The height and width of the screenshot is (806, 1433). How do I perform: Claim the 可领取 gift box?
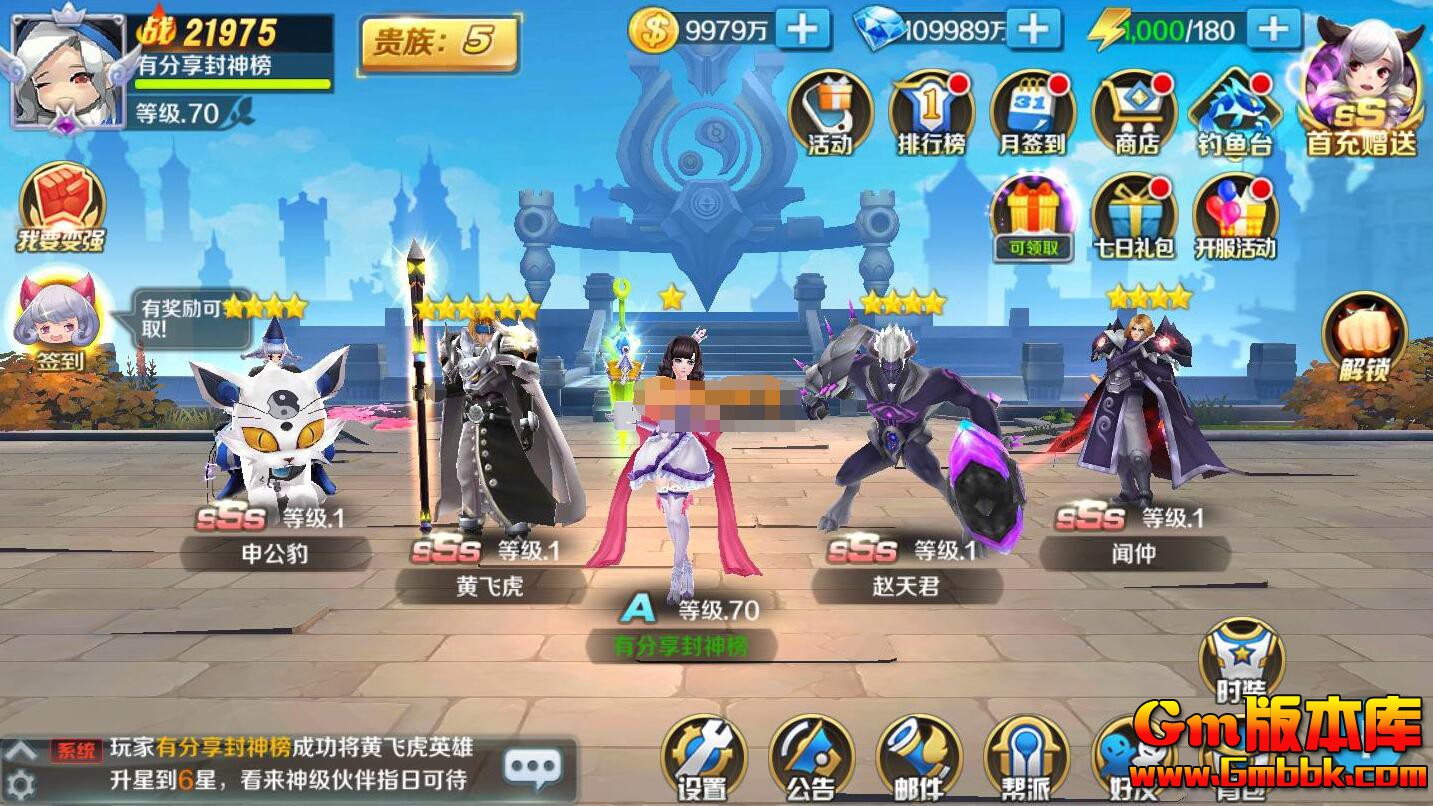tap(1032, 215)
